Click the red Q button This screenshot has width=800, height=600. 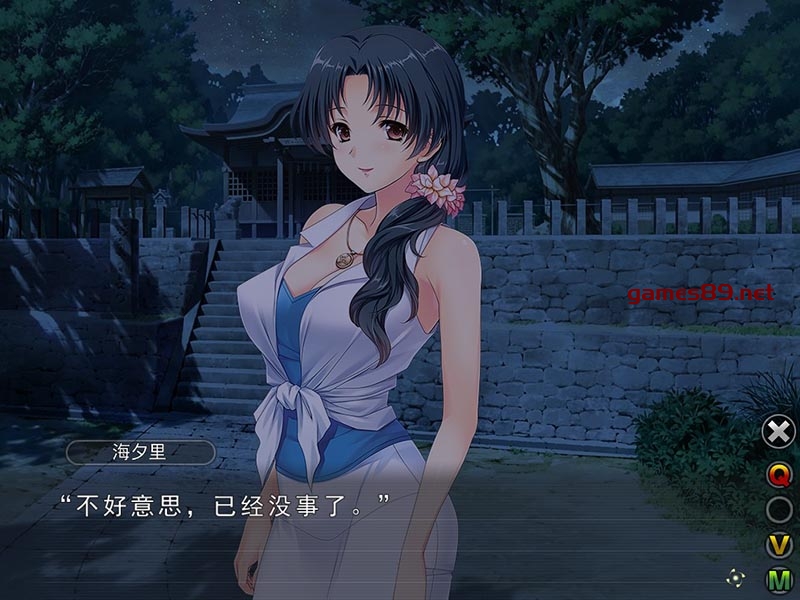[x=779, y=472]
